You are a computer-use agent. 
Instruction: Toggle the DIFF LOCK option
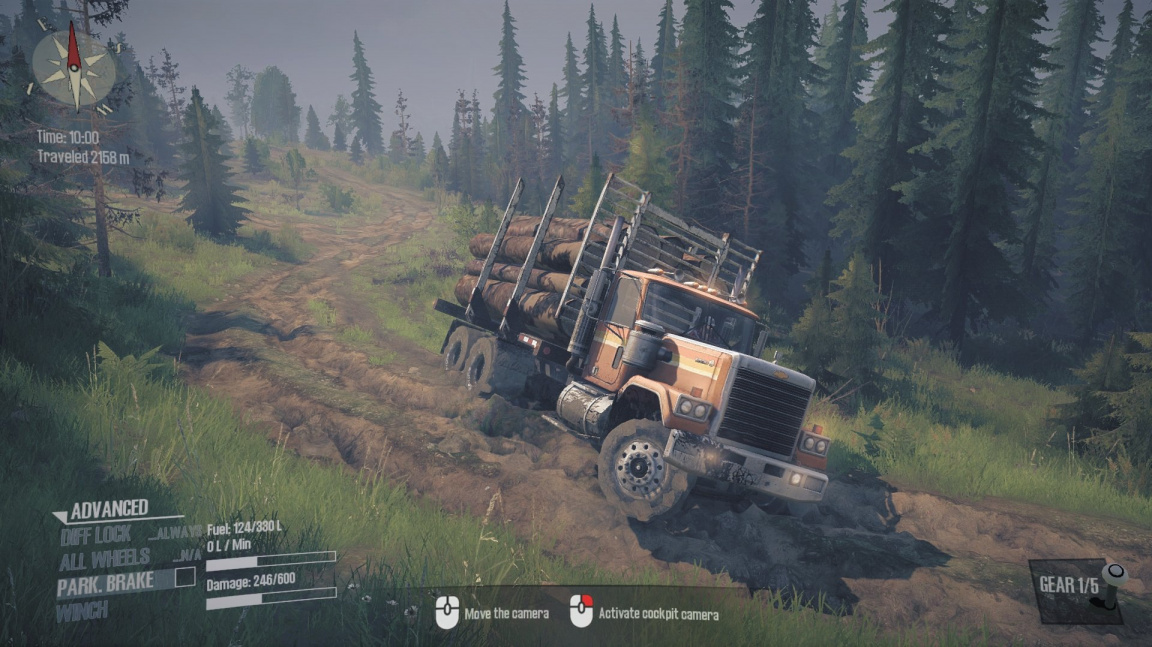tap(94, 534)
